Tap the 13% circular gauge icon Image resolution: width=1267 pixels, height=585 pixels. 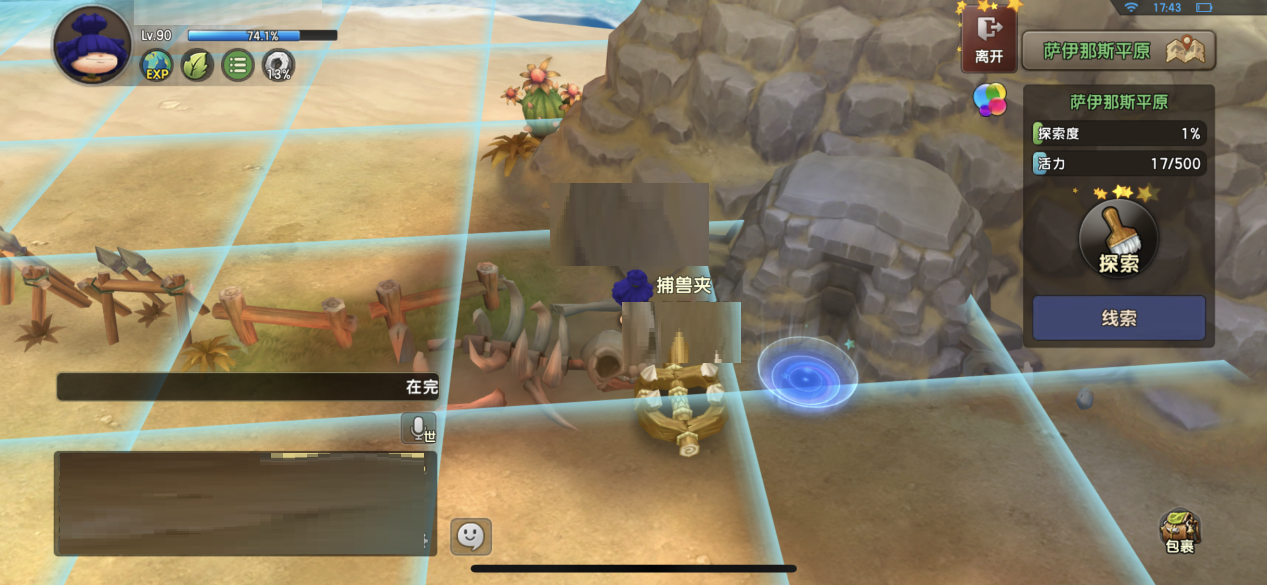click(278, 66)
